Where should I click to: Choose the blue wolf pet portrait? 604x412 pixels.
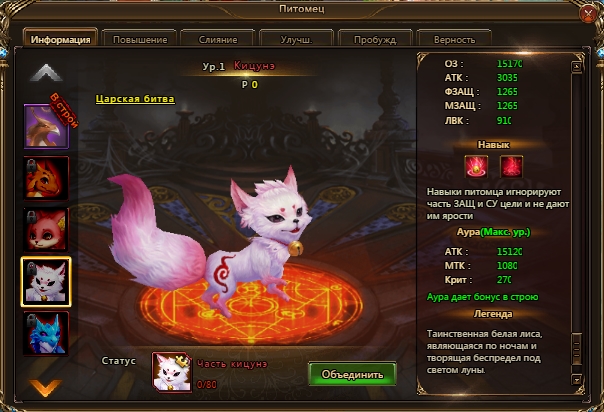pyautogui.click(x=46, y=333)
